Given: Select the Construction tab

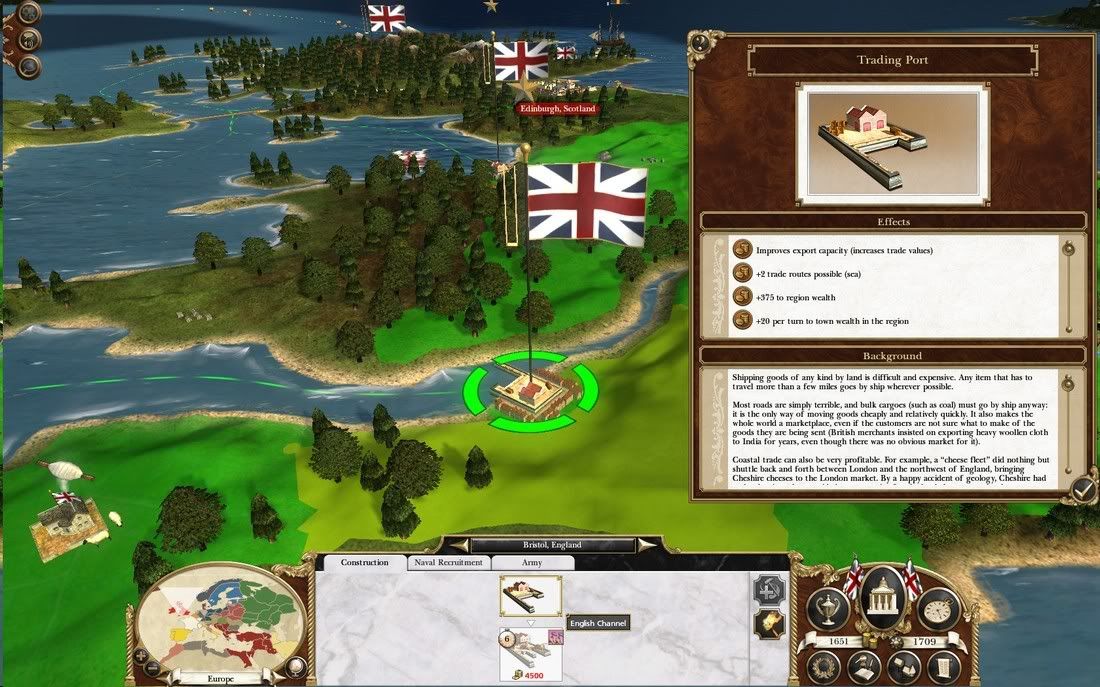Looking at the screenshot, I should pos(364,563).
